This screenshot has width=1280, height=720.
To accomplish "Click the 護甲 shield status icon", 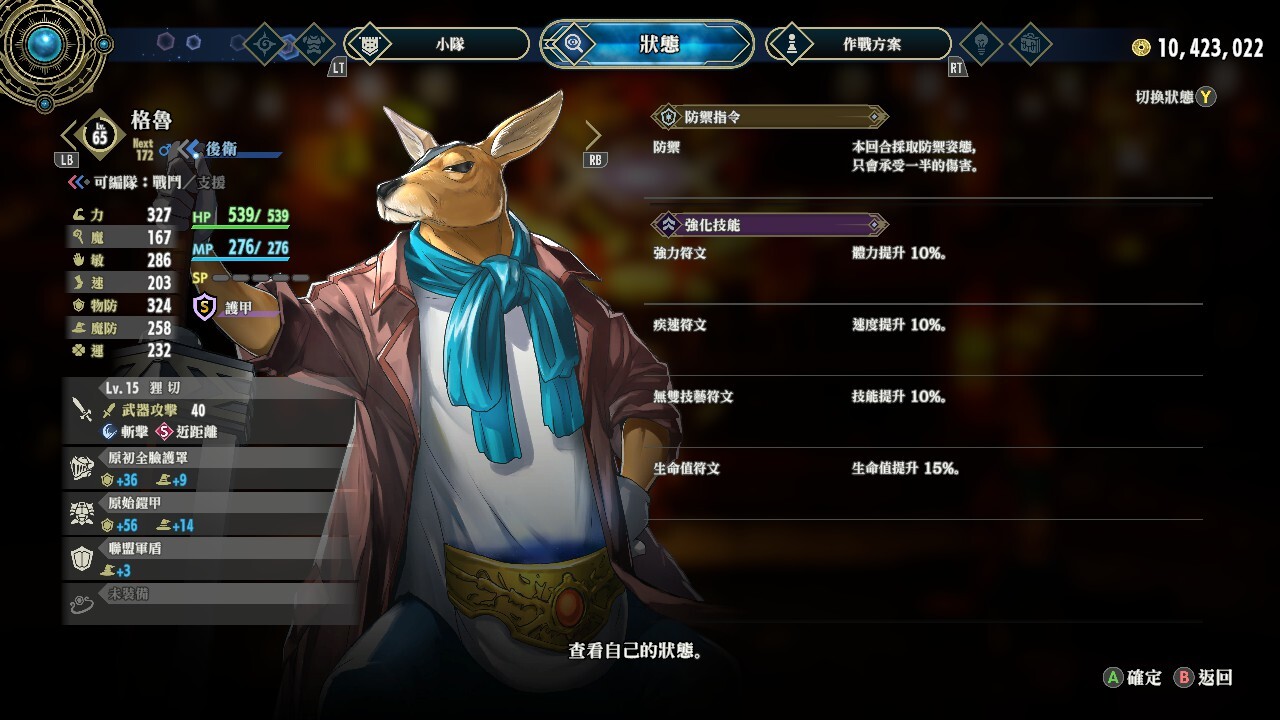I will (204, 307).
